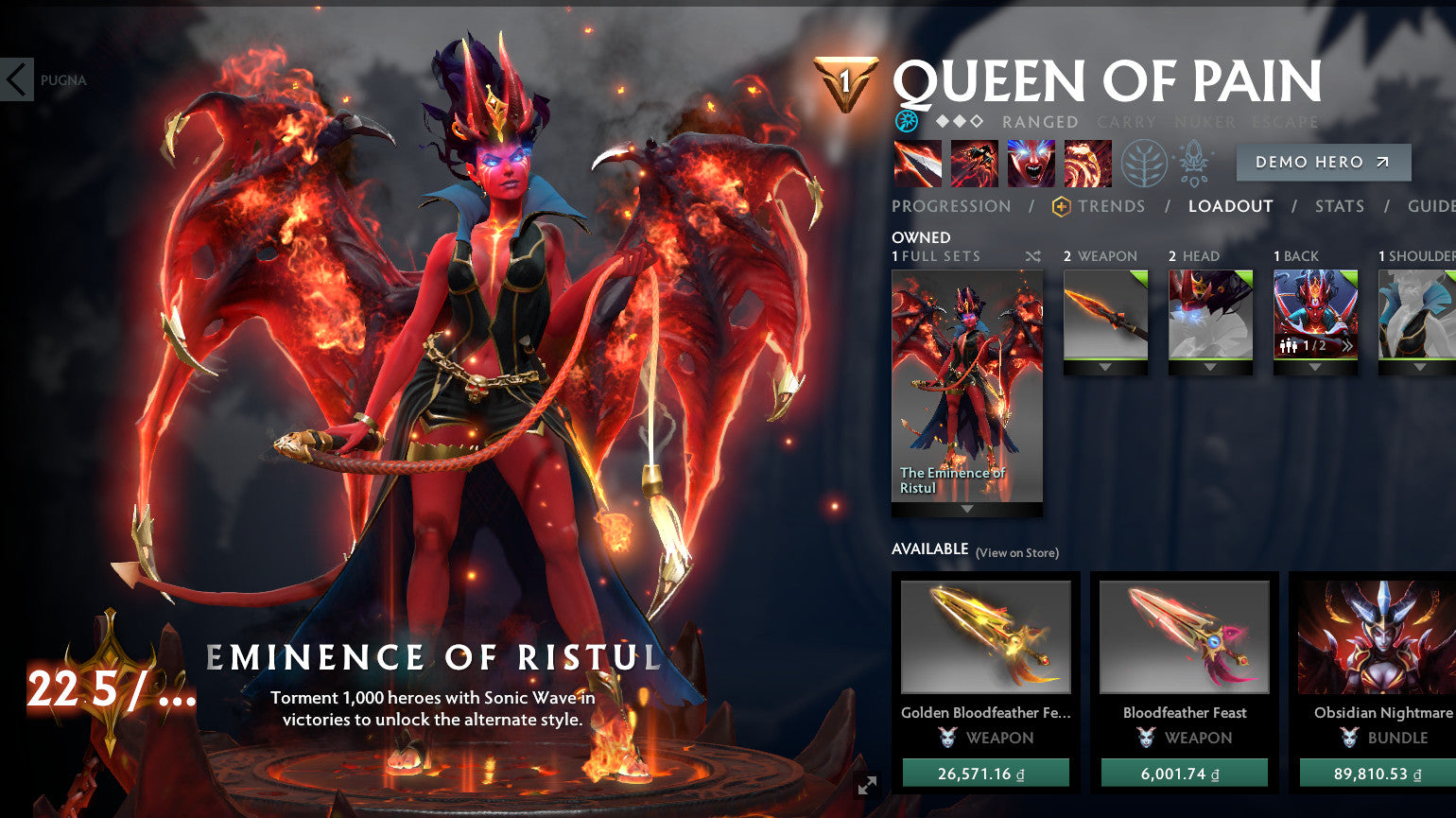This screenshot has height=818, width=1456.
Task: Toggle the shuffle icon beside FULL SETS
Action: [1032, 255]
